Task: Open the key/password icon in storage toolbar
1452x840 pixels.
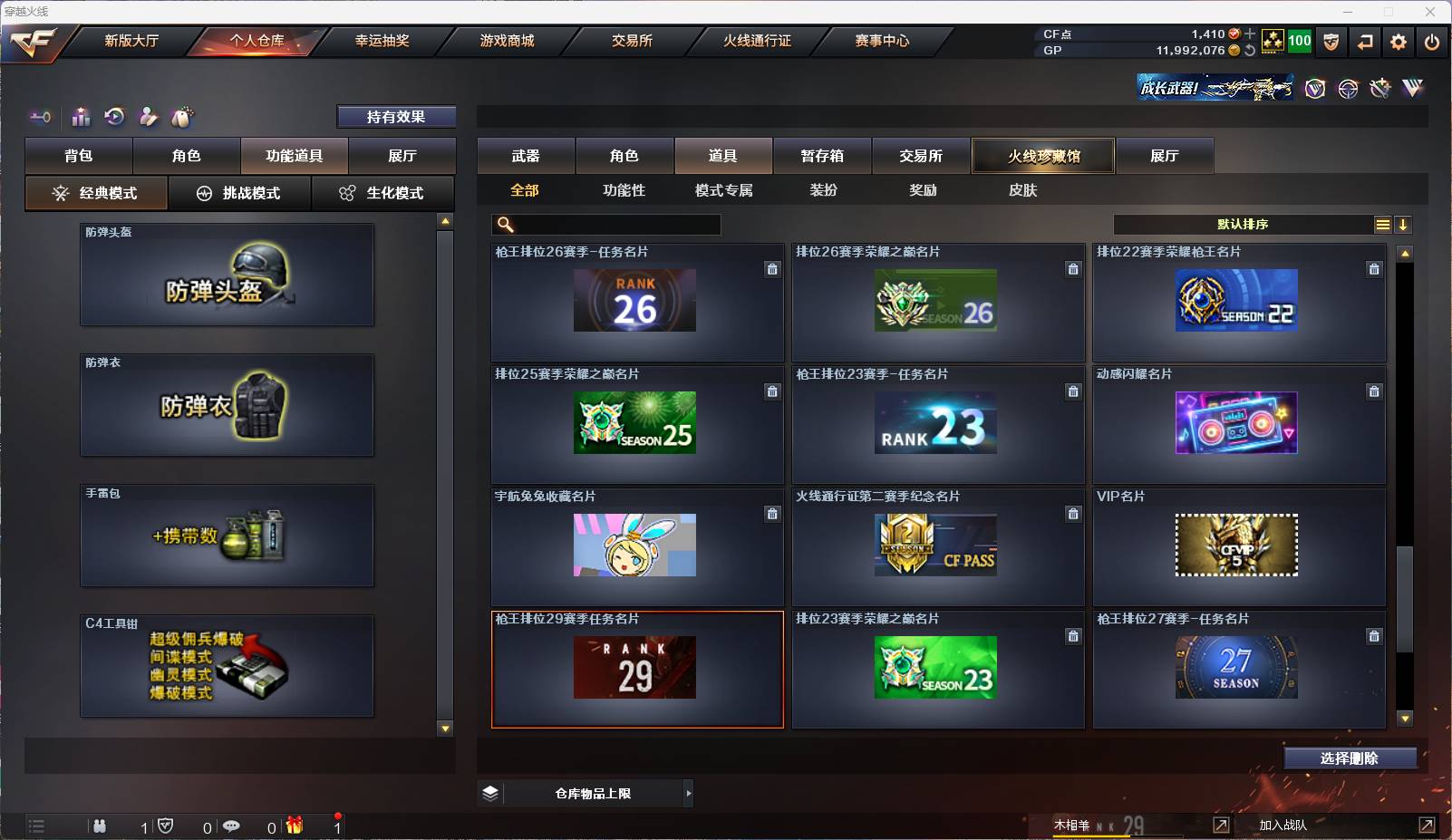Action: tap(39, 117)
